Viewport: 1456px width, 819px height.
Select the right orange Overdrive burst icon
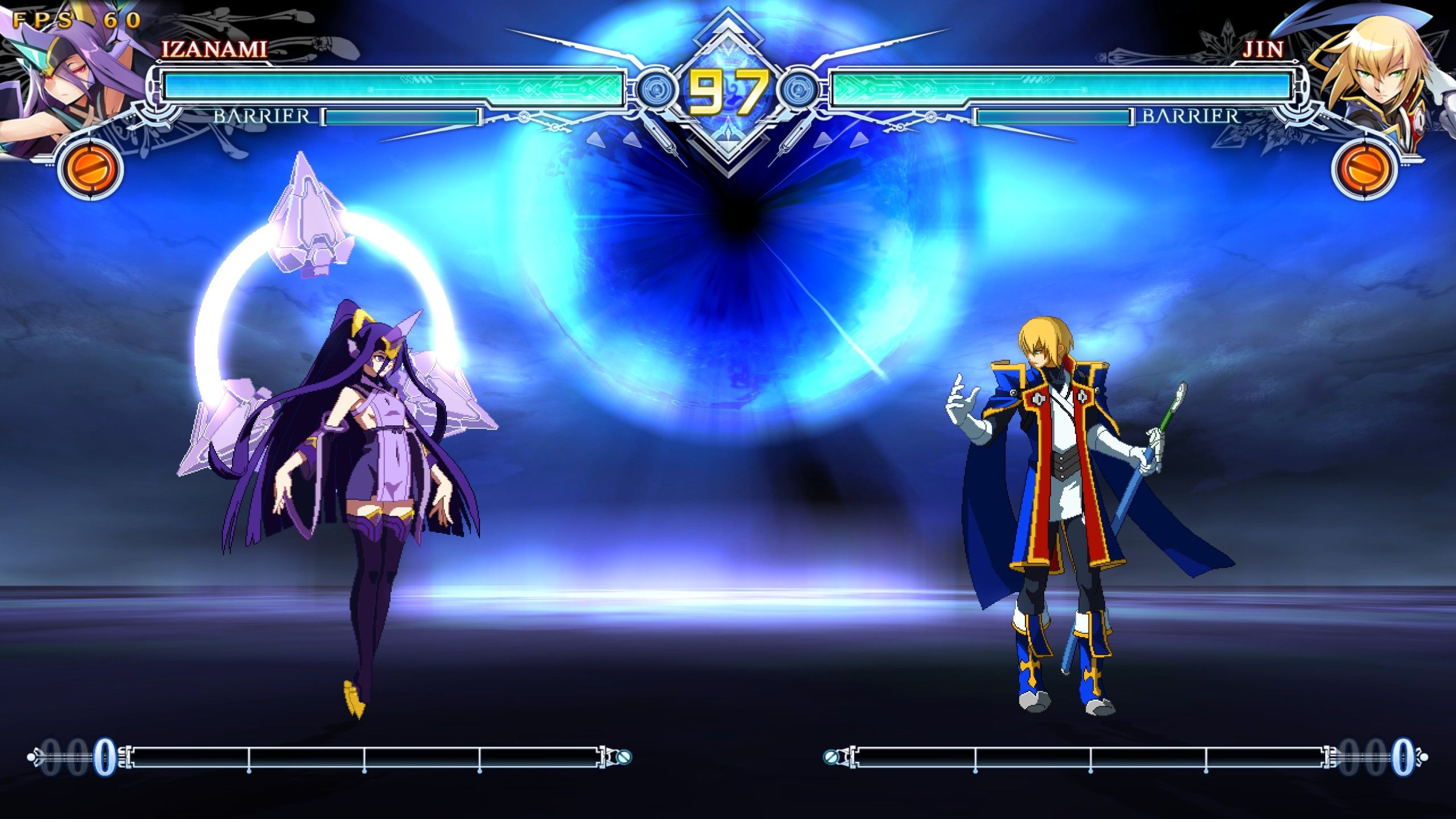click(x=1365, y=169)
